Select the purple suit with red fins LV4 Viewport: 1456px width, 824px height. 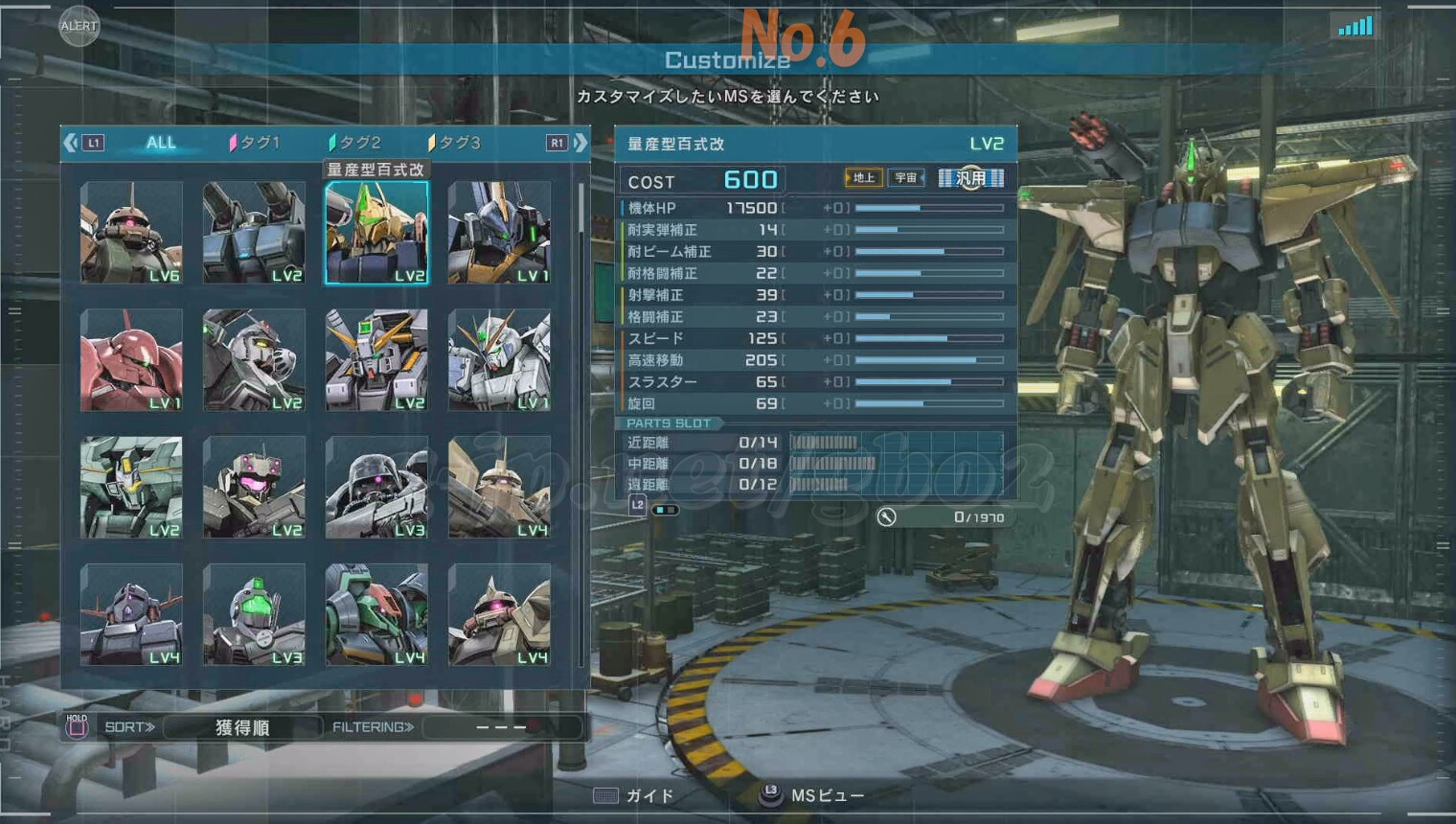(x=131, y=614)
